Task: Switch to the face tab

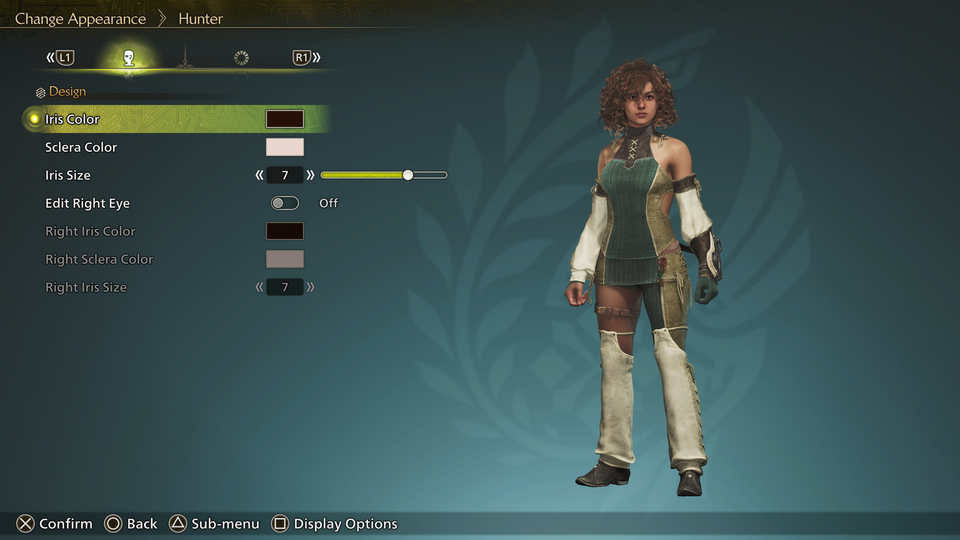Action: click(x=129, y=58)
